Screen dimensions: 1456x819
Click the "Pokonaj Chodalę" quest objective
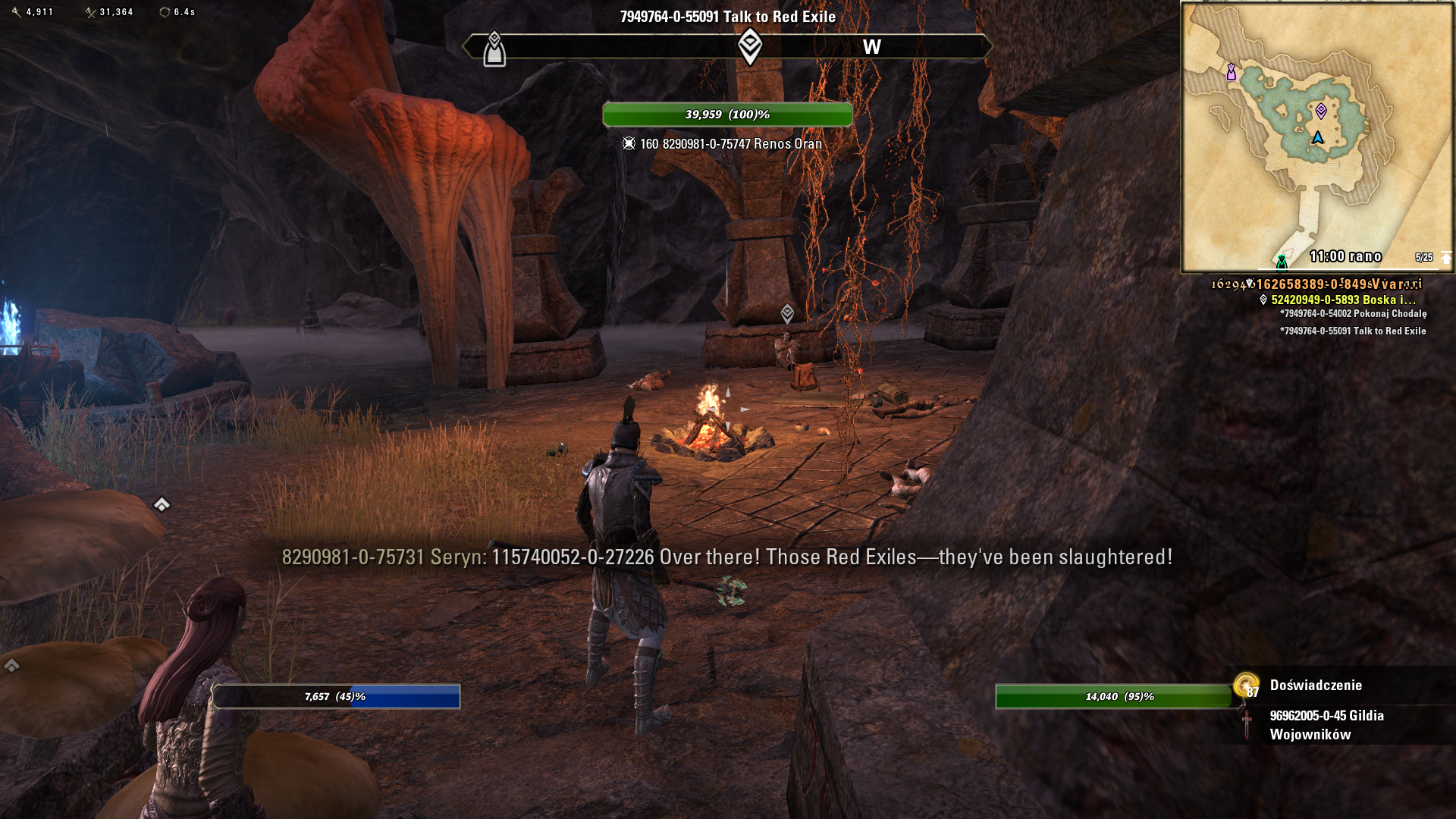click(x=1353, y=314)
